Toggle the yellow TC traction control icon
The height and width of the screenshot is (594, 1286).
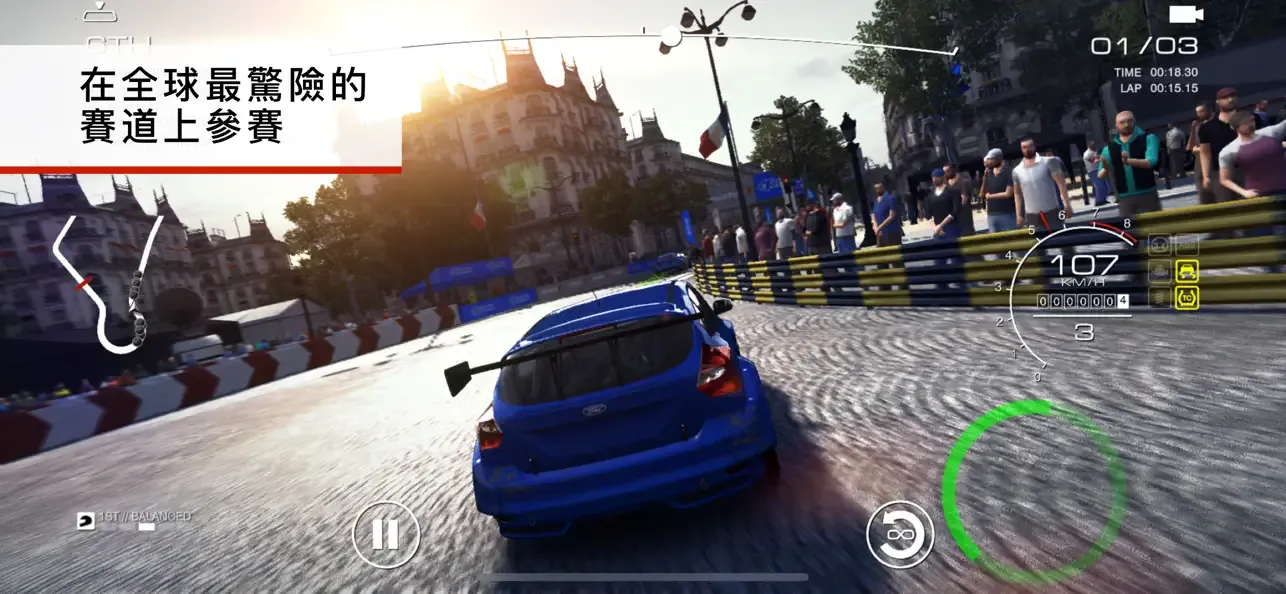point(1187,297)
